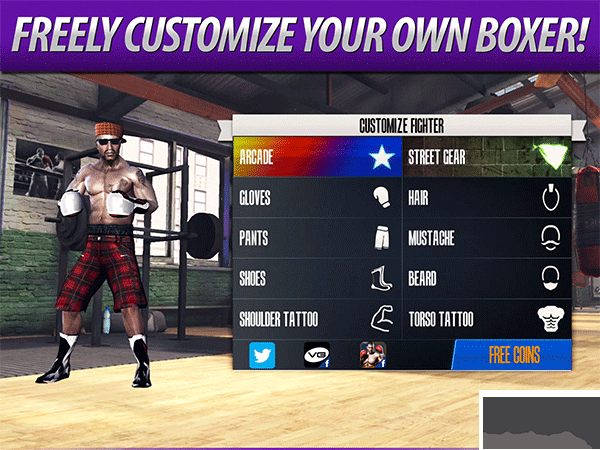Switch to the Street Gear category
Image resolution: width=600 pixels, height=450 pixels.
pyautogui.click(x=487, y=157)
